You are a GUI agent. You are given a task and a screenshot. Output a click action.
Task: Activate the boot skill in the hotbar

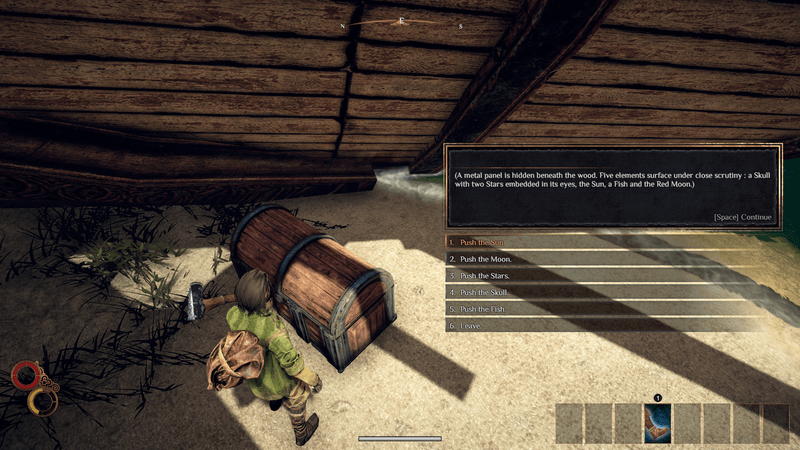pos(658,423)
